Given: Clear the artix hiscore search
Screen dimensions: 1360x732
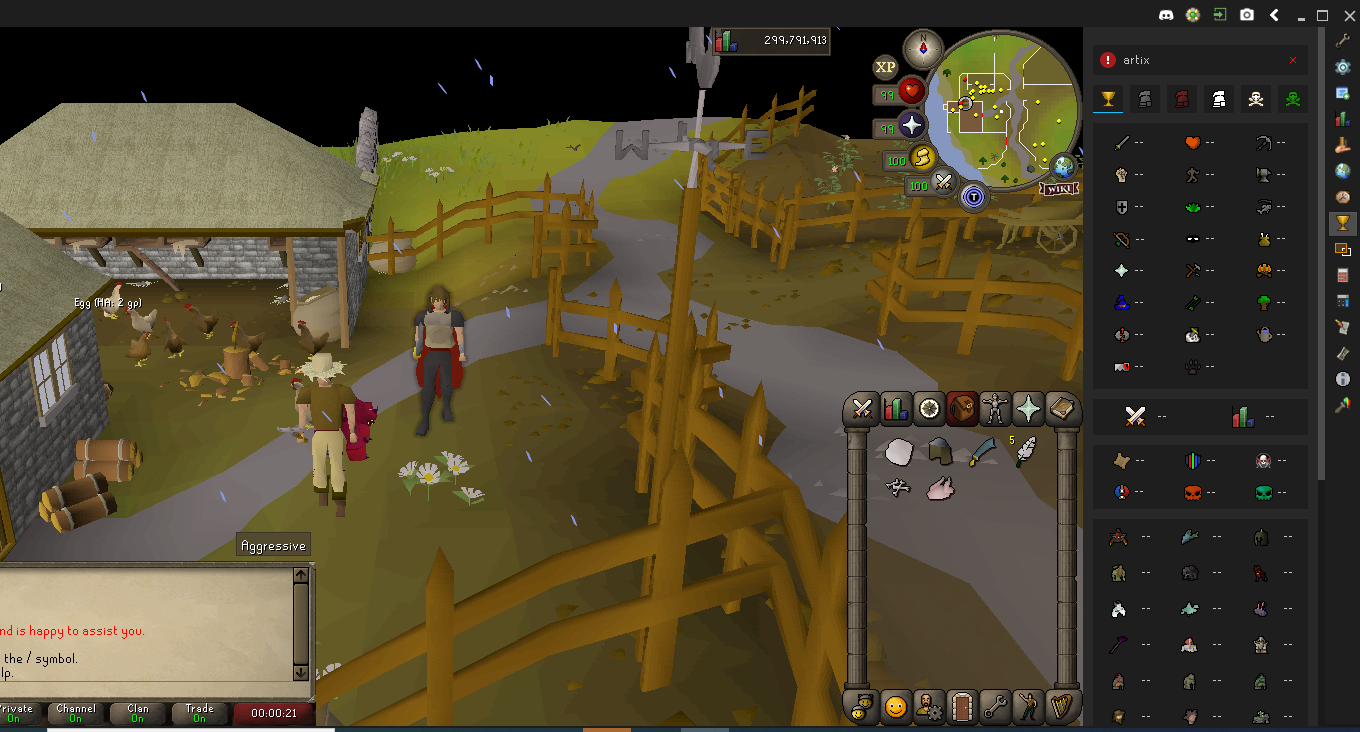Looking at the screenshot, I should pos(1292,60).
